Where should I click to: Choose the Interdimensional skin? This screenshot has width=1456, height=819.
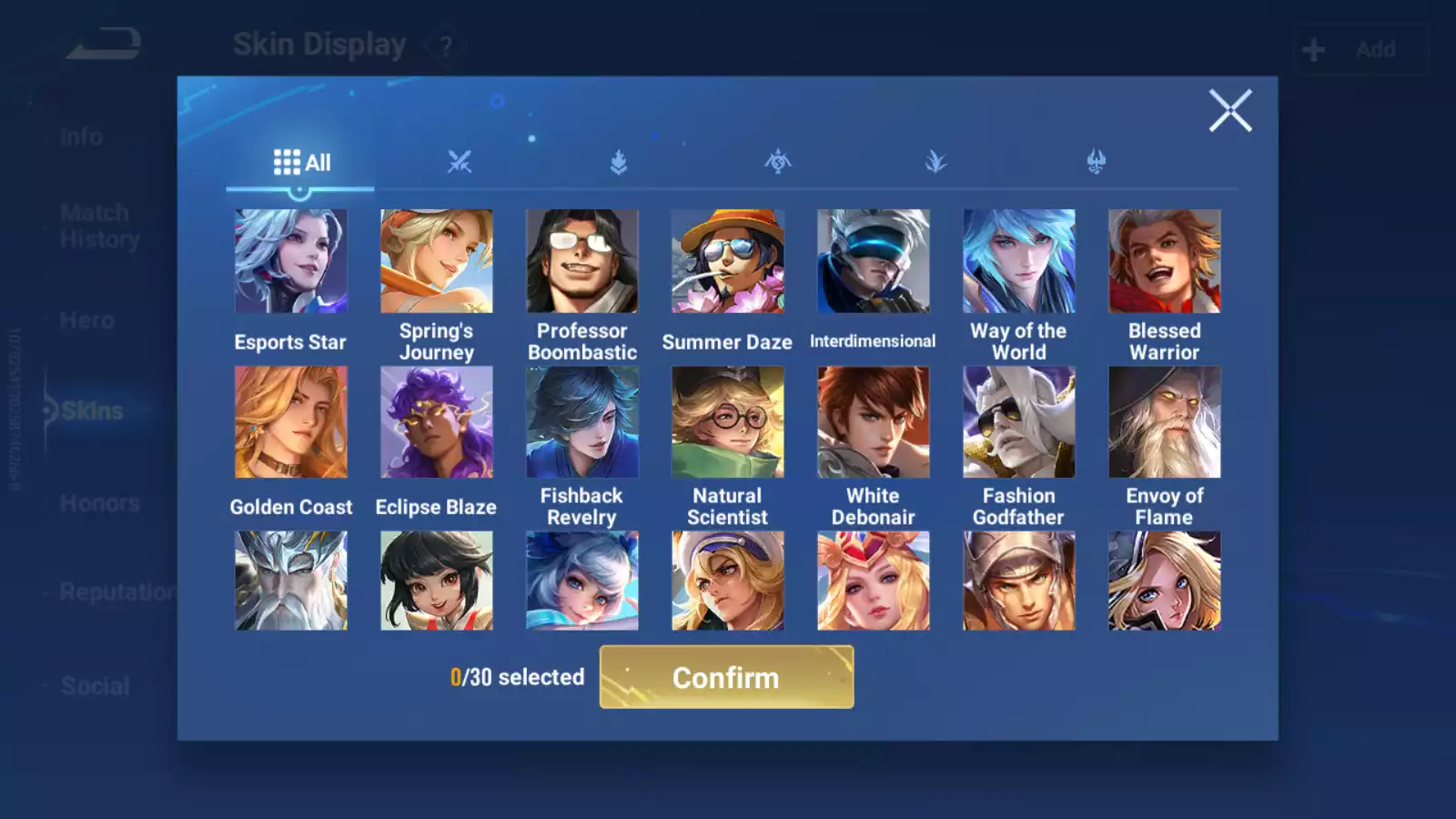(x=873, y=261)
